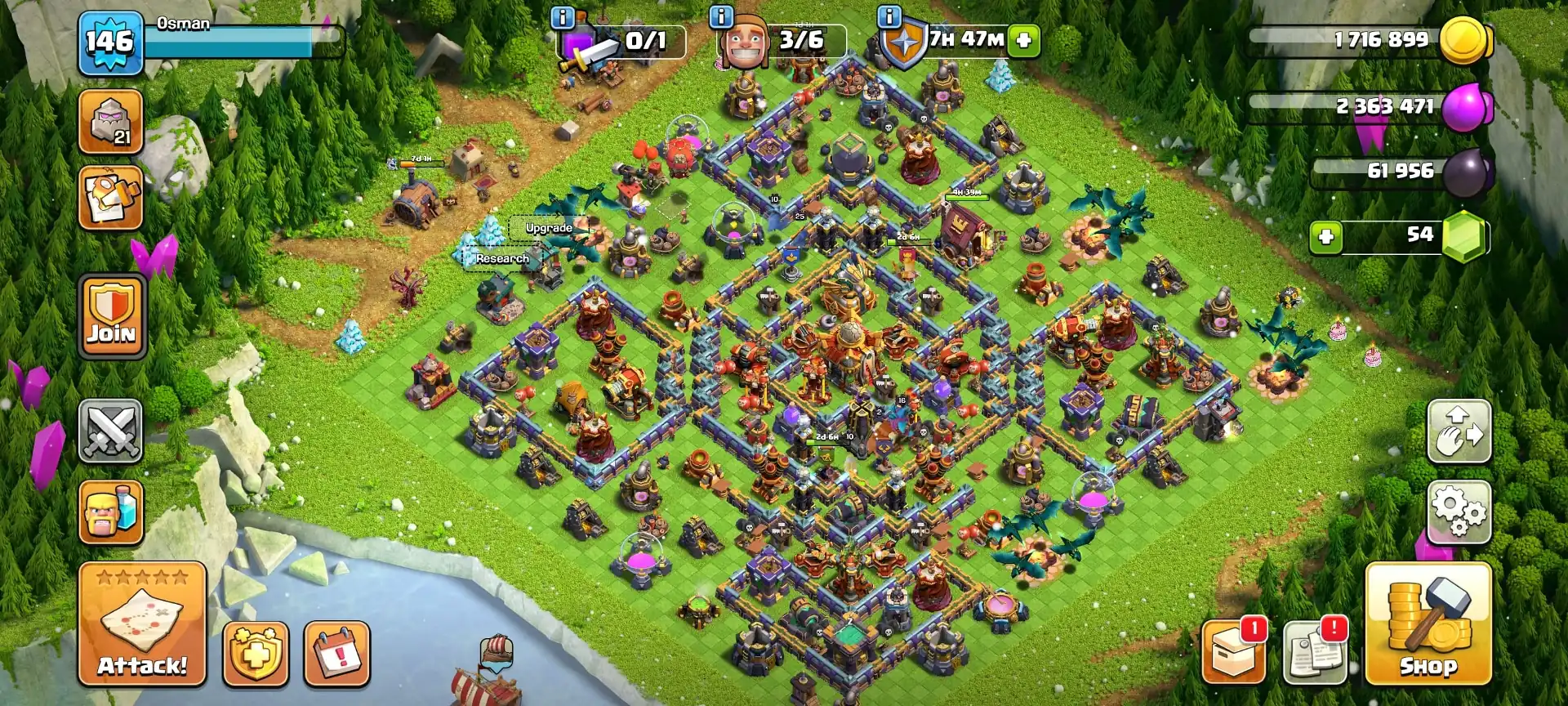
Task: Open the village layout editor icon
Action: click(1460, 431)
